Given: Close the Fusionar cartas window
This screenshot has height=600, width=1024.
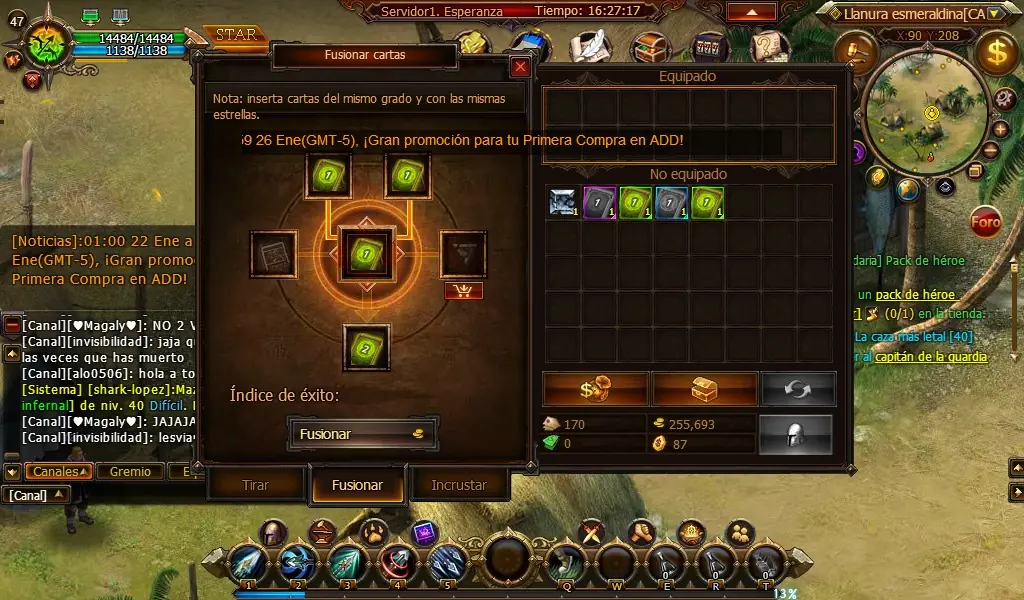Looking at the screenshot, I should point(520,67).
